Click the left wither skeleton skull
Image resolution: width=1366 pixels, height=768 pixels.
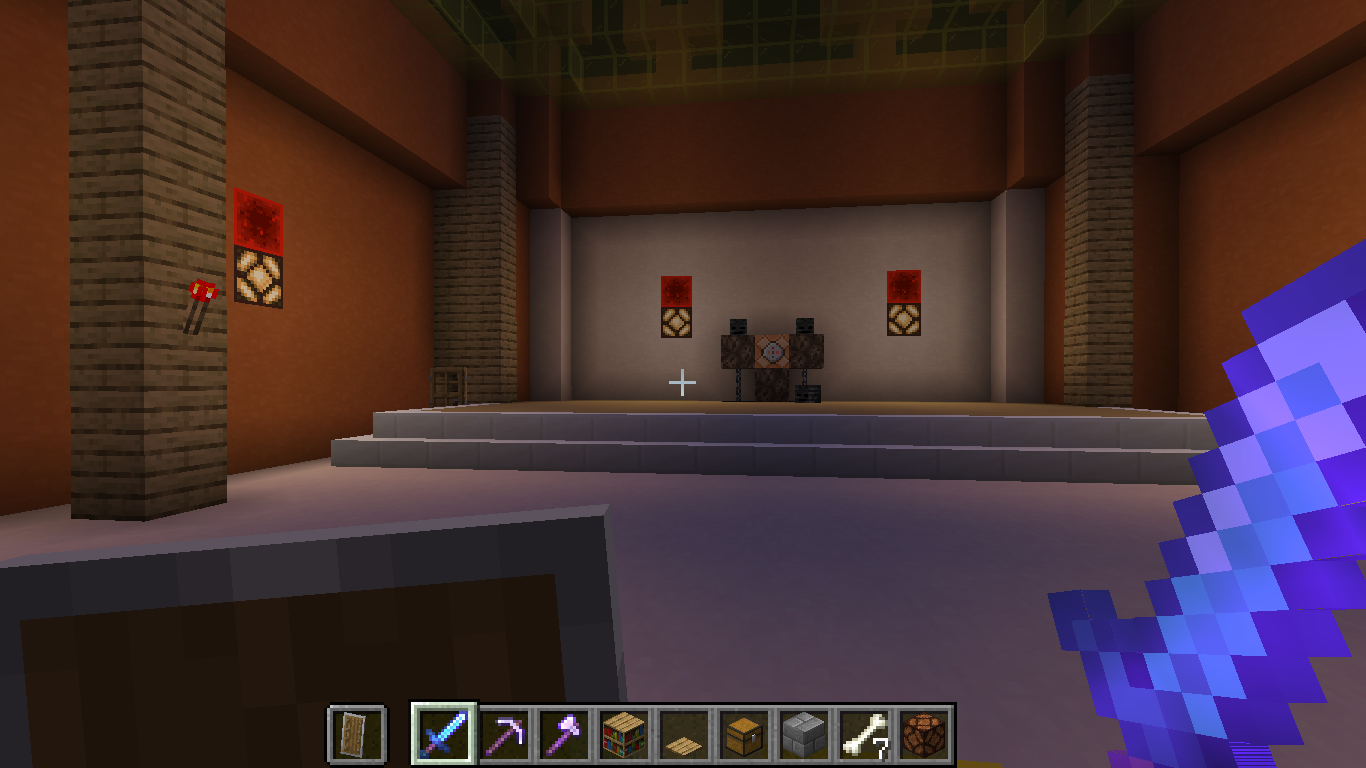pyautogui.click(x=738, y=326)
